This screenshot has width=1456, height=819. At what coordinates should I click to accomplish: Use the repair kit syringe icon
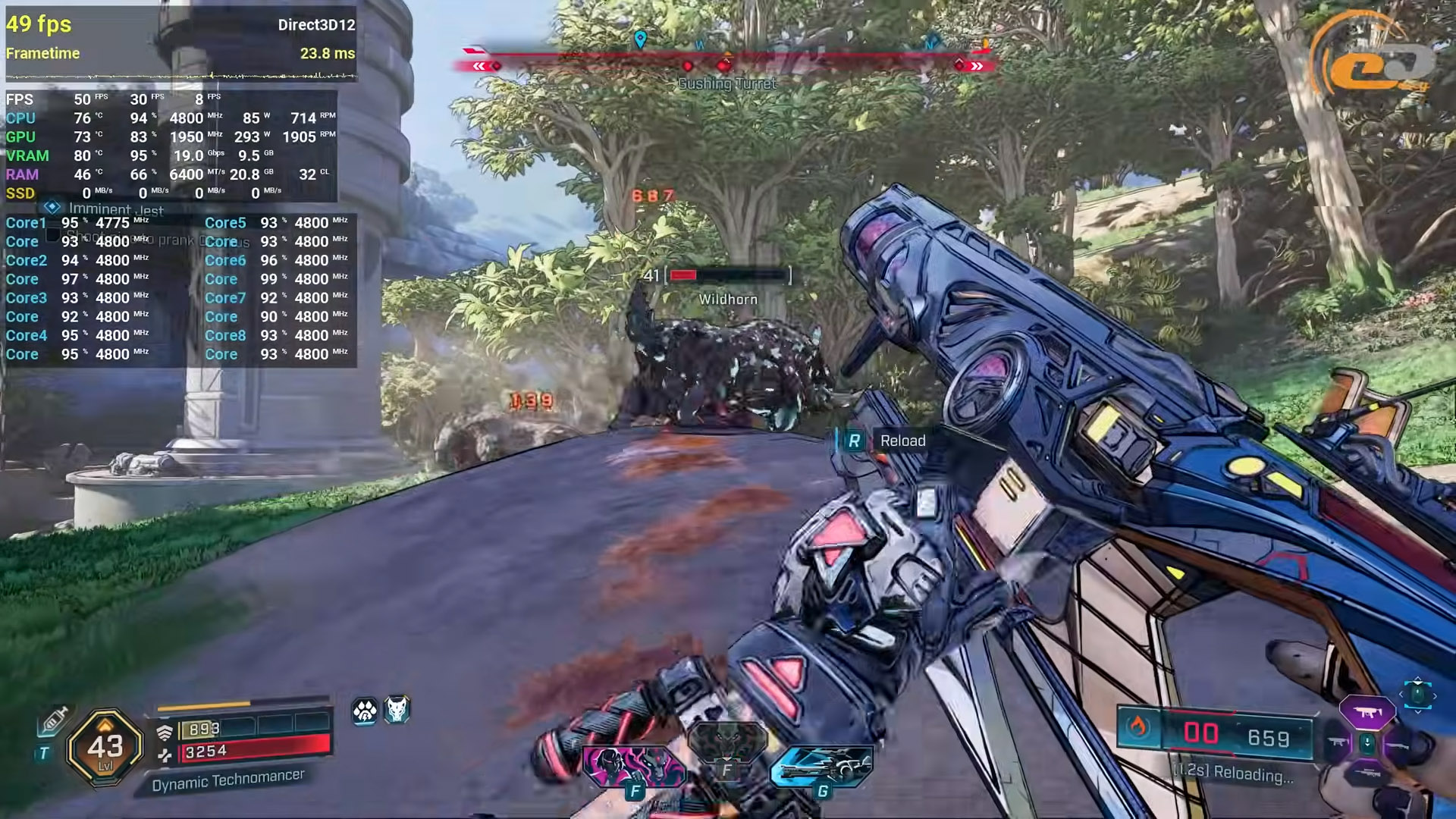[x=54, y=720]
